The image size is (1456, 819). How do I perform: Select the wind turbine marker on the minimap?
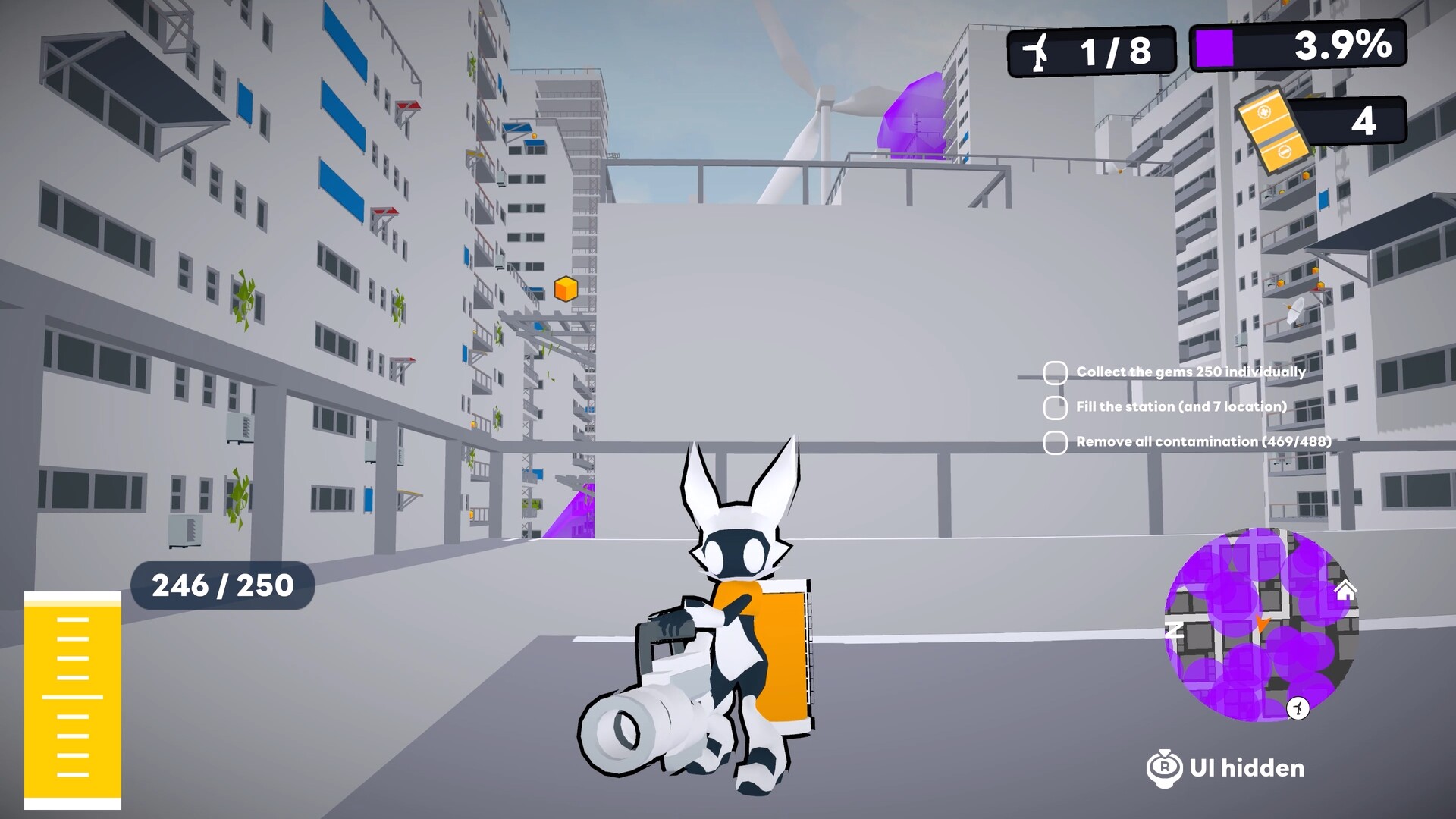pos(1298,708)
